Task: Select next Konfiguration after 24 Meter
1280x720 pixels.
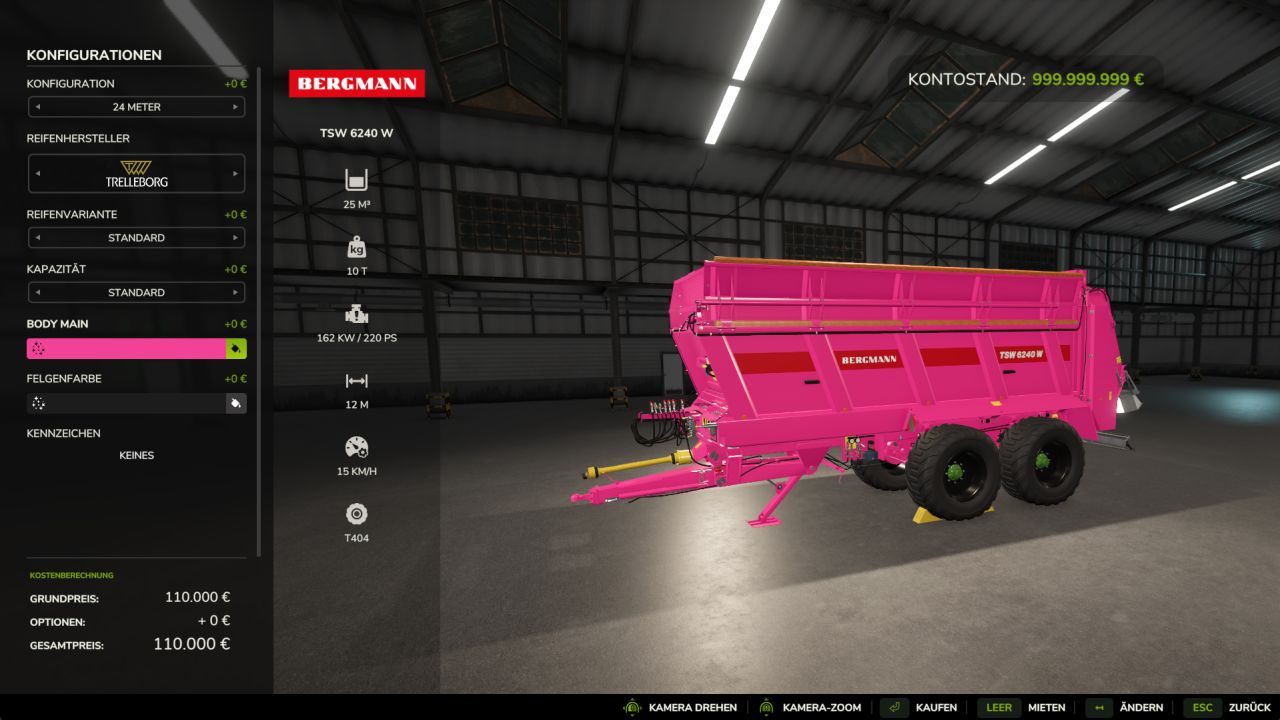Action: click(x=236, y=107)
